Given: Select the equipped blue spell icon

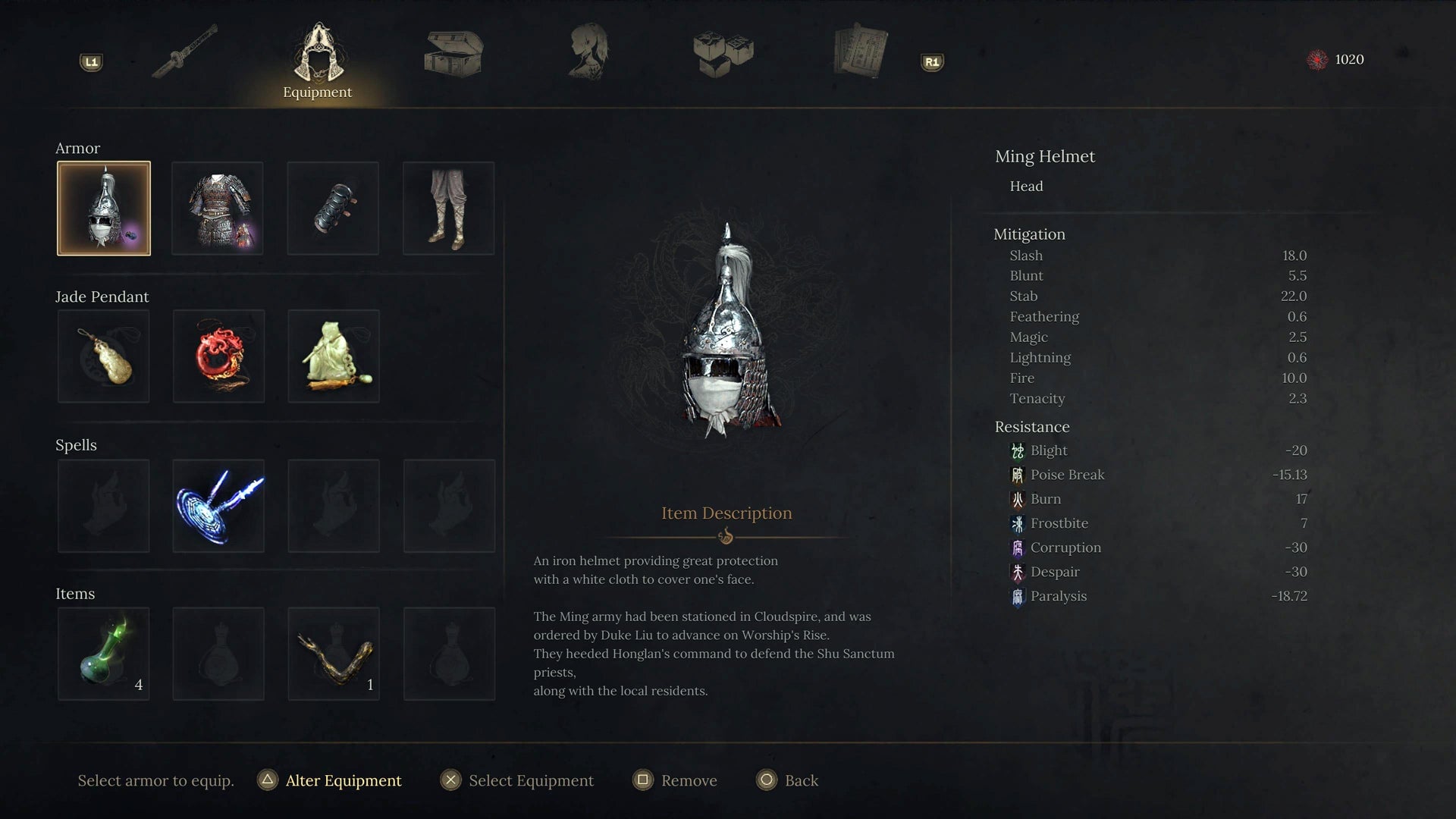Looking at the screenshot, I should [218, 505].
